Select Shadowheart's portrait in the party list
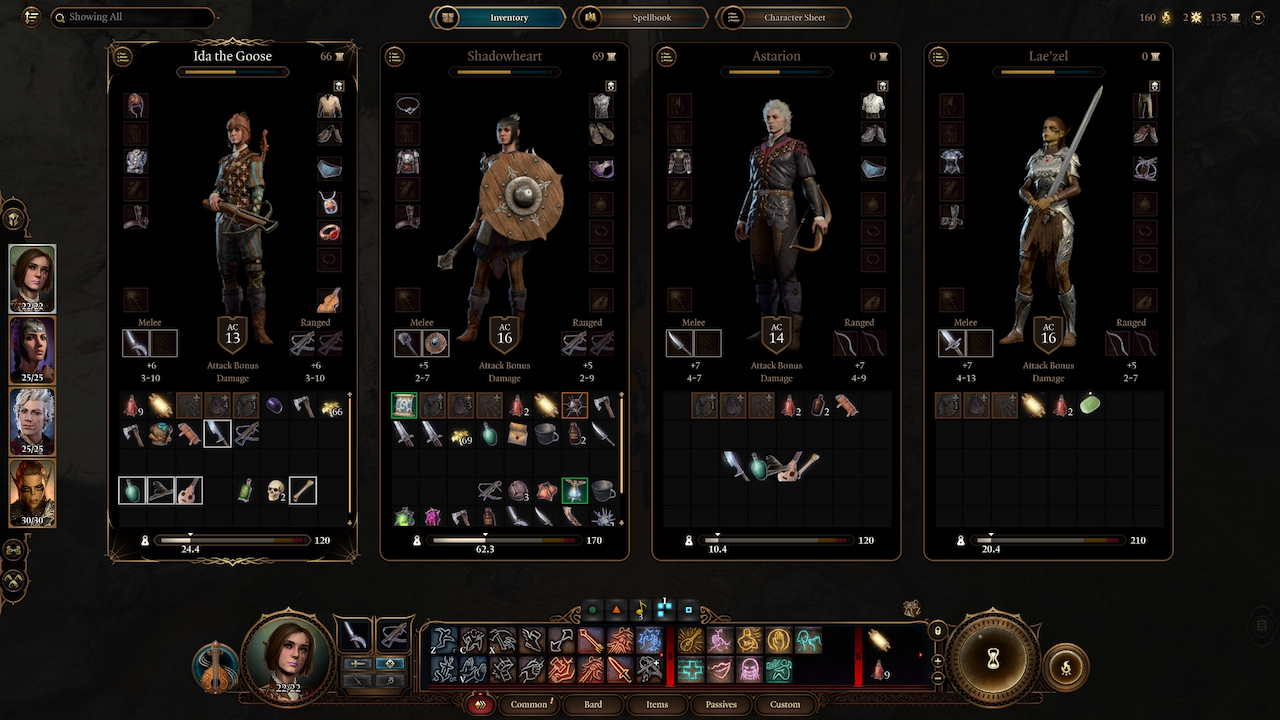The height and width of the screenshot is (720, 1280). point(32,349)
